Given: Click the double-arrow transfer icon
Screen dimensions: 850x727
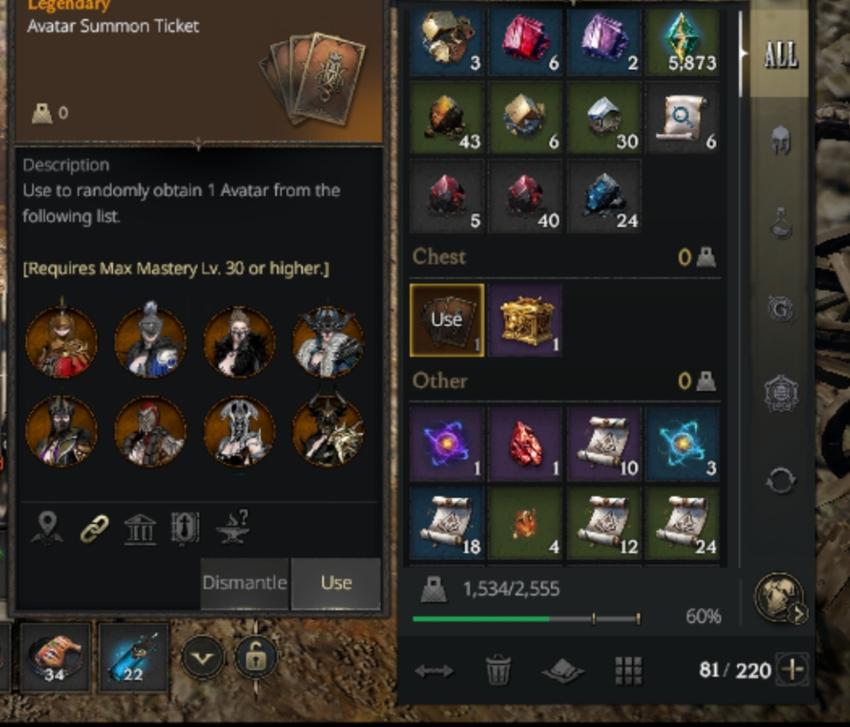Looking at the screenshot, I should tap(433, 671).
